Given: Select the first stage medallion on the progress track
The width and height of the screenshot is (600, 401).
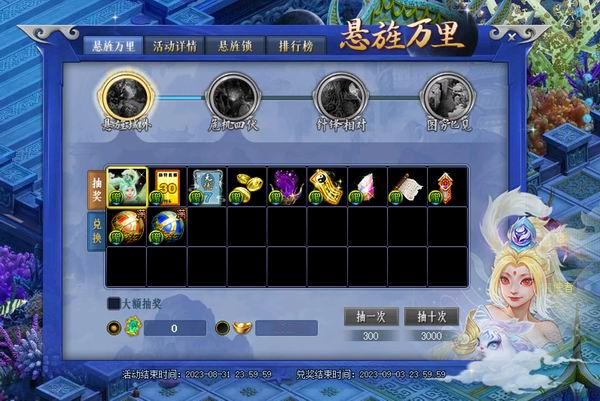Looking at the screenshot, I should pyautogui.click(x=125, y=97).
